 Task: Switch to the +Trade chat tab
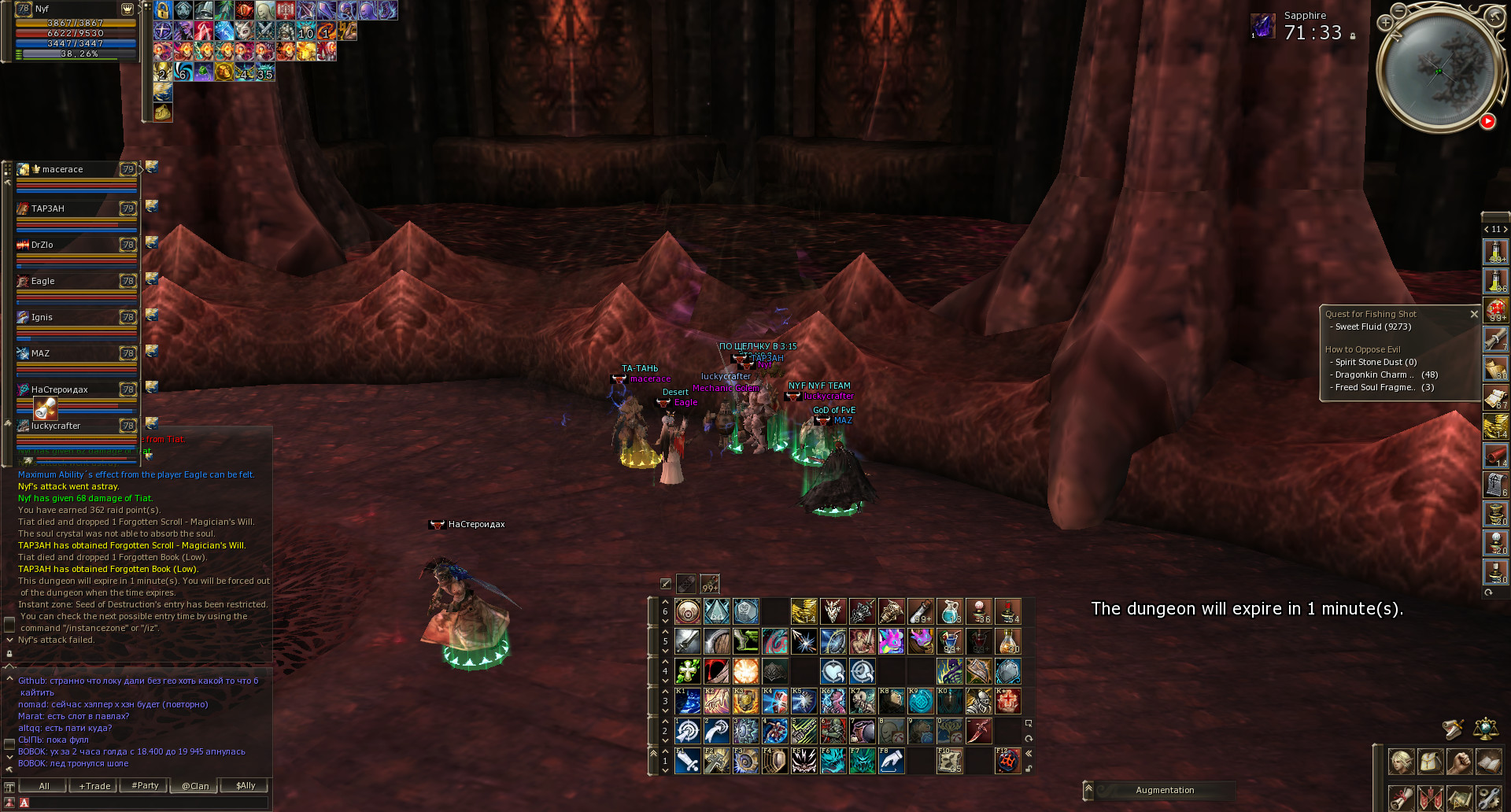tap(94, 786)
